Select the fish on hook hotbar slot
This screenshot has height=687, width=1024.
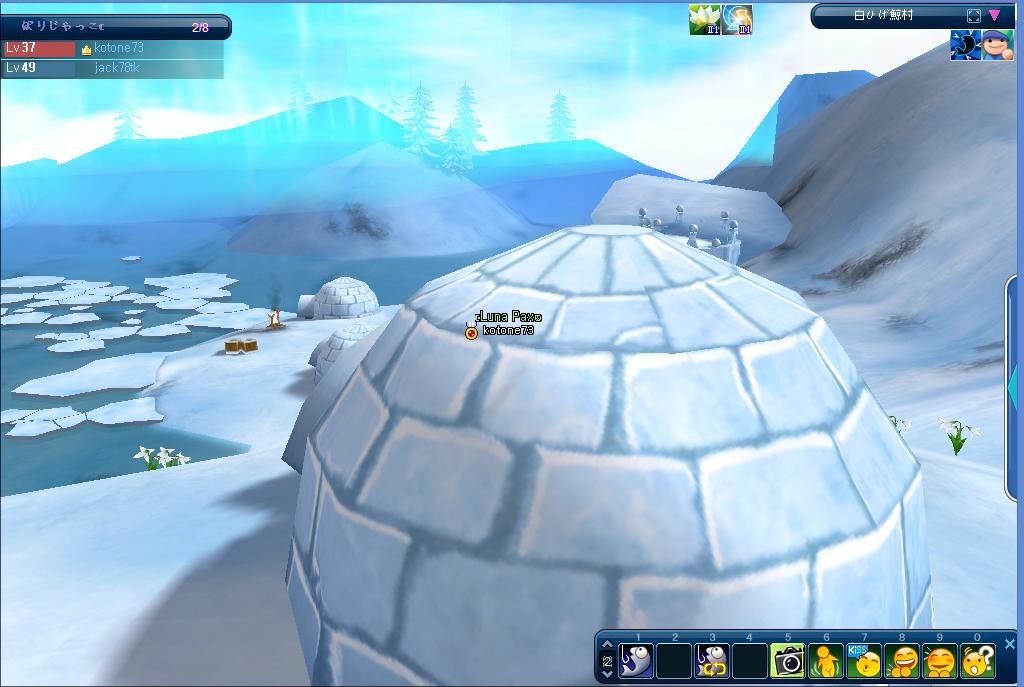637,661
